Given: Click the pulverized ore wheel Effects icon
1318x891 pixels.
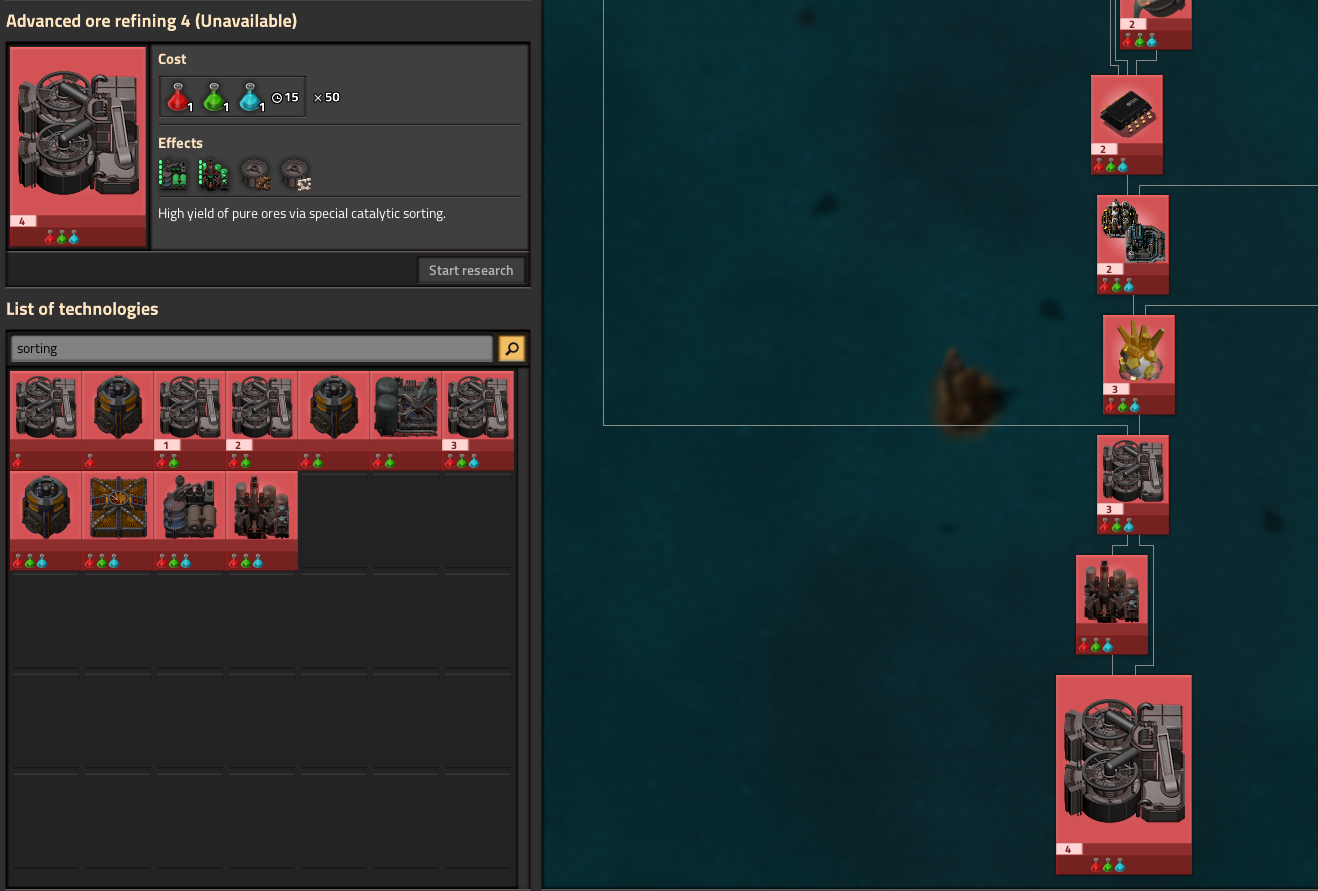Looking at the screenshot, I should [296, 173].
